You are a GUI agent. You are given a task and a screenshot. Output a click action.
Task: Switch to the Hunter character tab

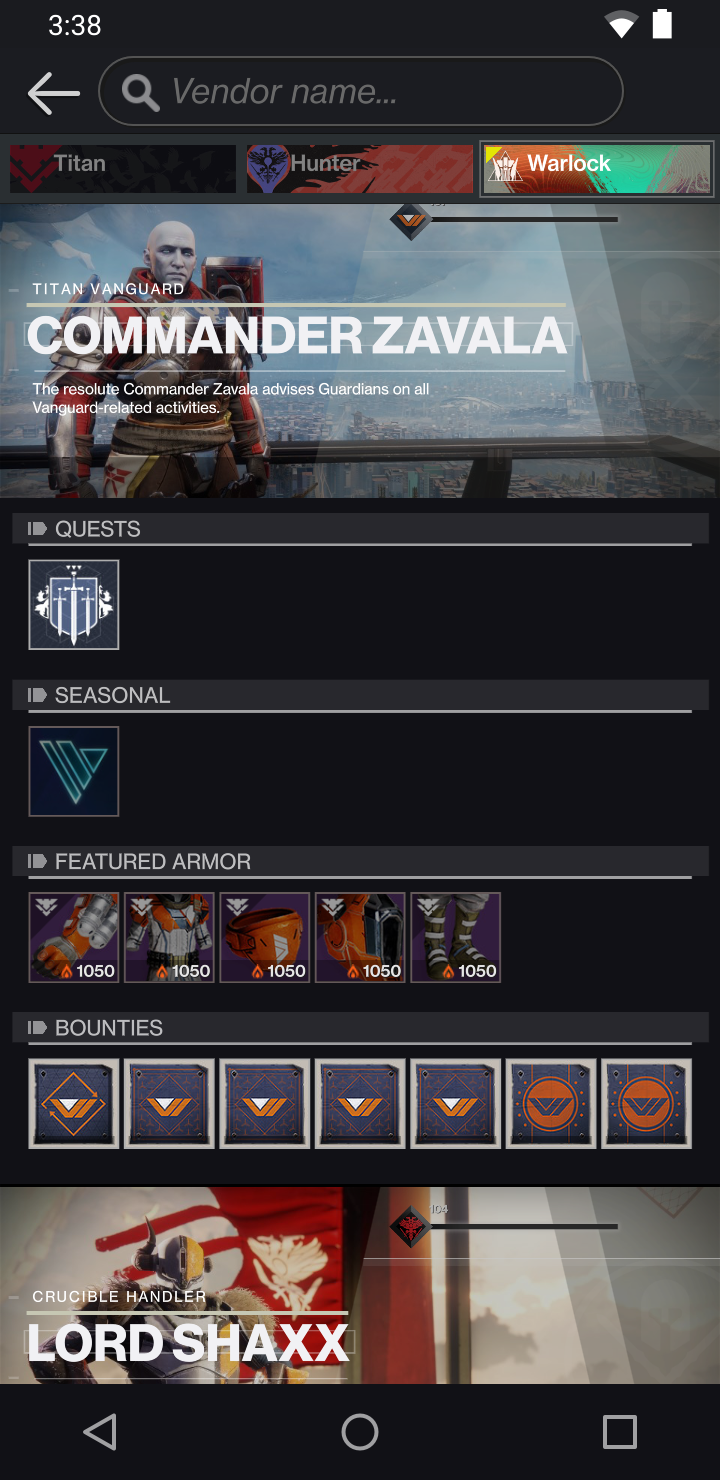pos(360,168)
